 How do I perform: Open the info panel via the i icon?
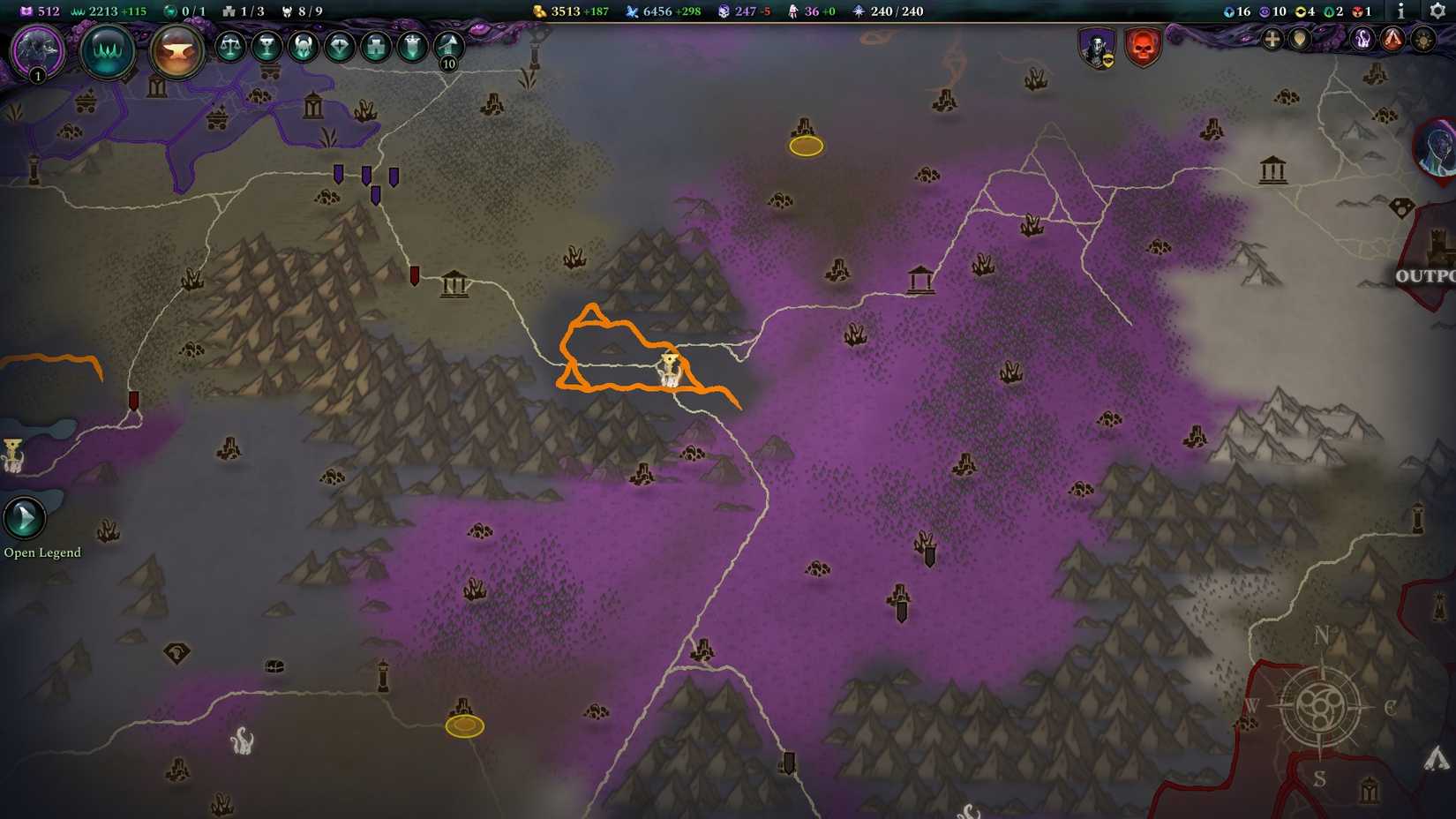(1401, 12)
